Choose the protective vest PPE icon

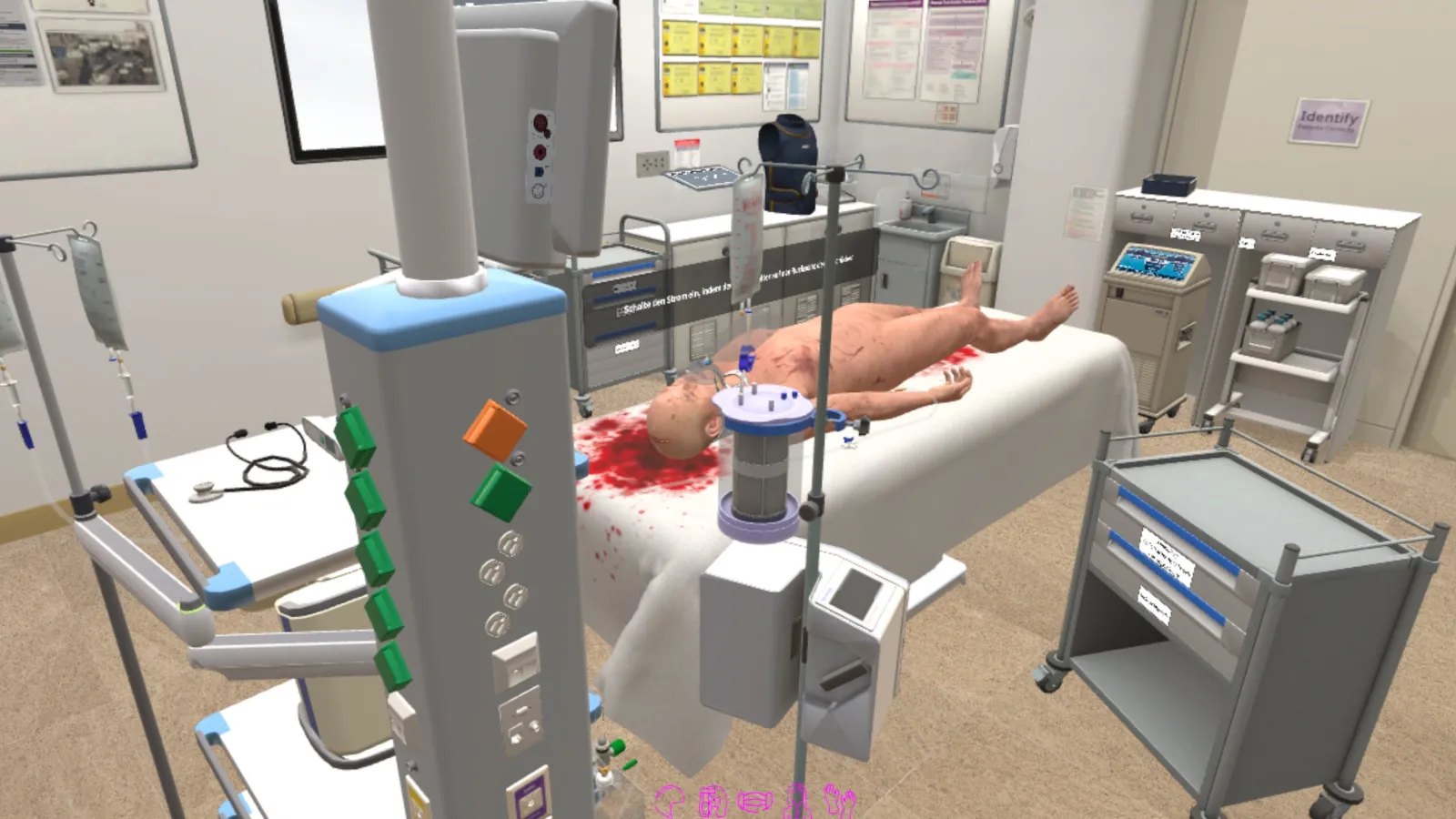coord(713,801)
